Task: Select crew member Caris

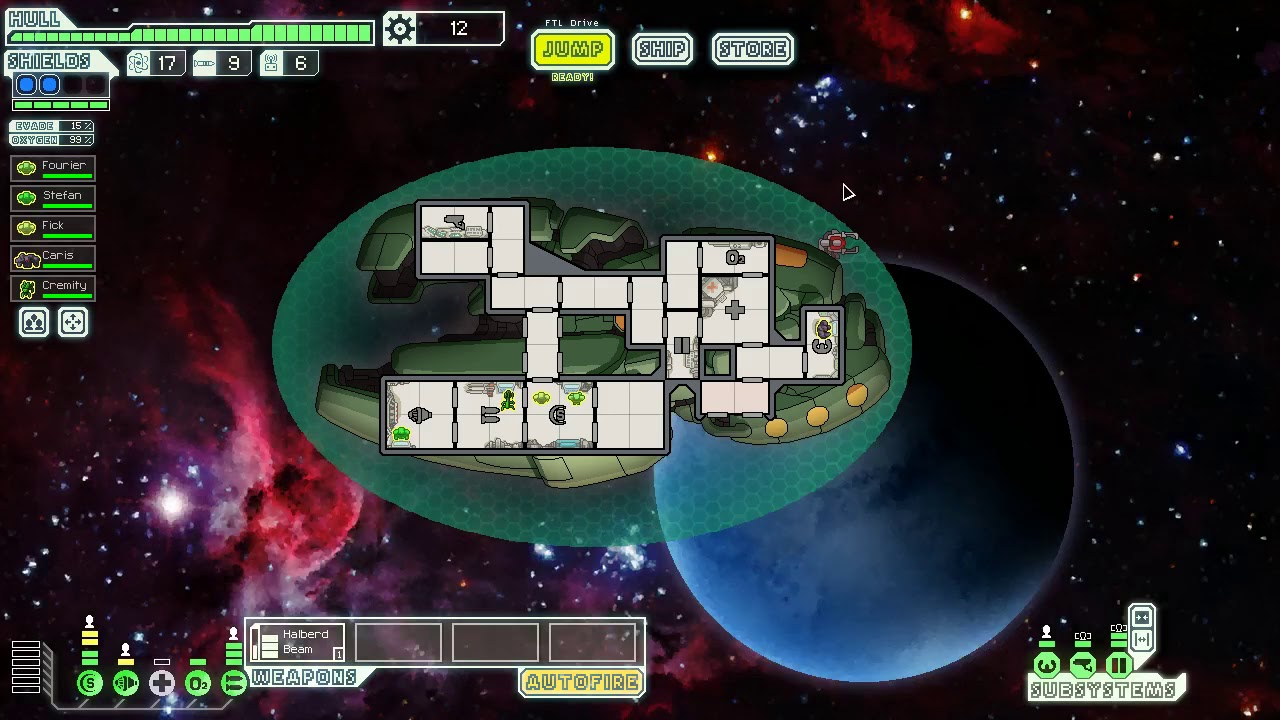Action: click(53, 258)
